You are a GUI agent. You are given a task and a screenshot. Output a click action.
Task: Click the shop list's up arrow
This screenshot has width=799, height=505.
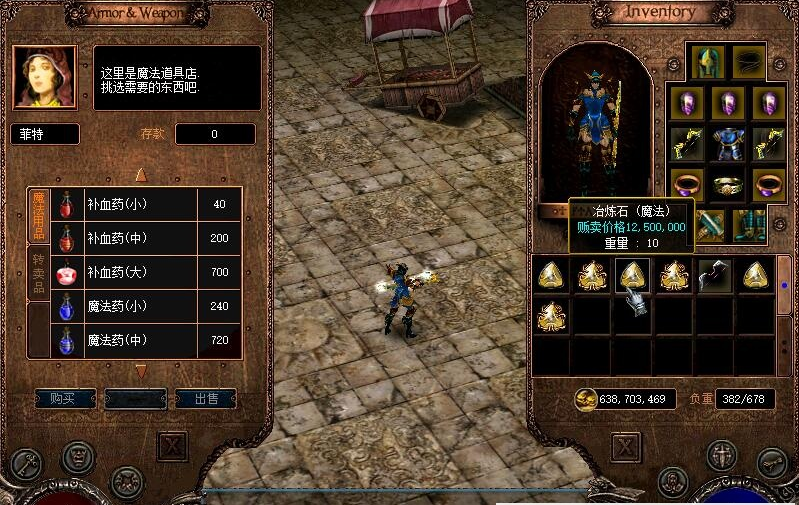pyautogui.click(x=141, y=175)
